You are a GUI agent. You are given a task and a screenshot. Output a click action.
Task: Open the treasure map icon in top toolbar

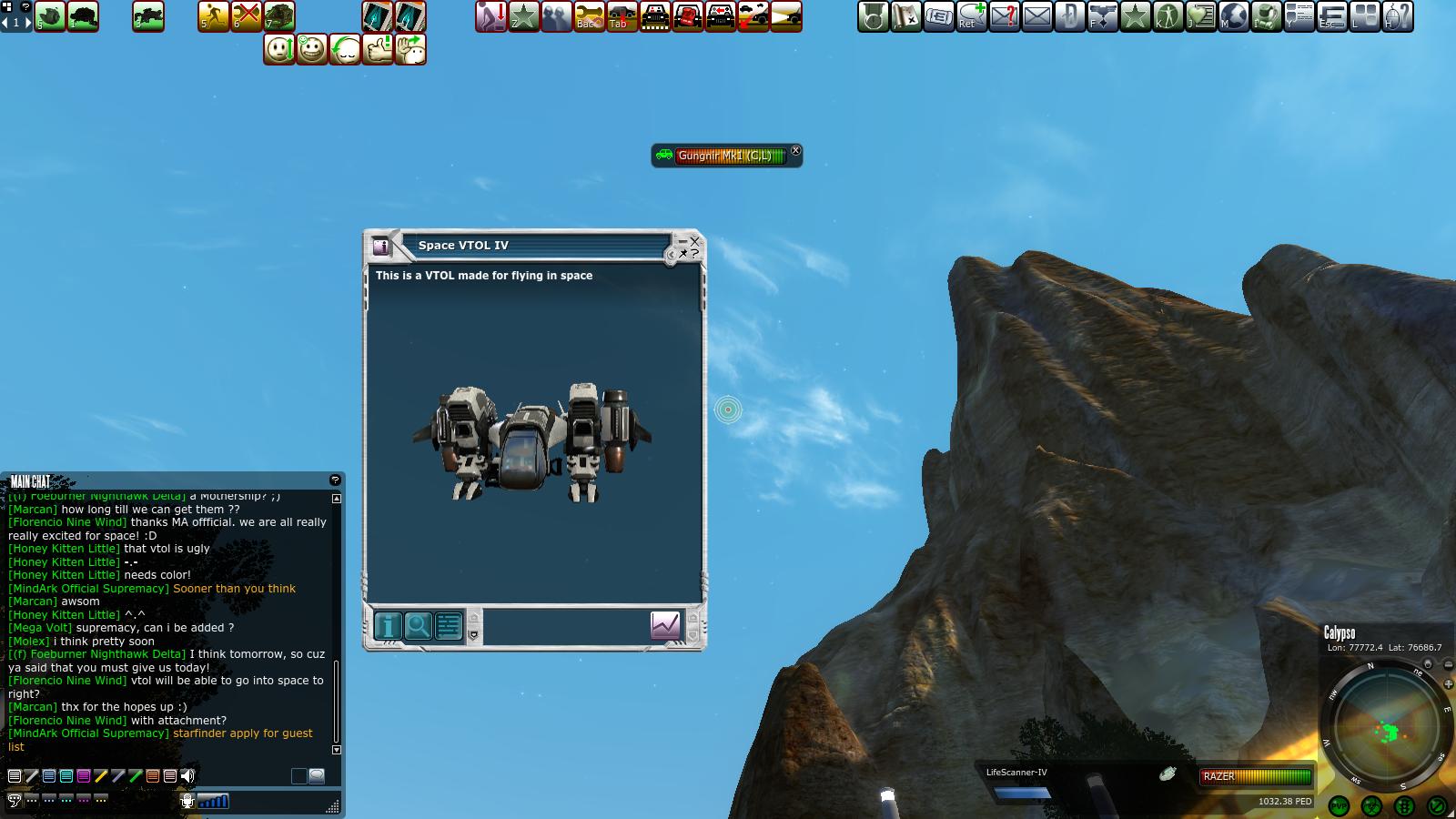click(906, 16)
